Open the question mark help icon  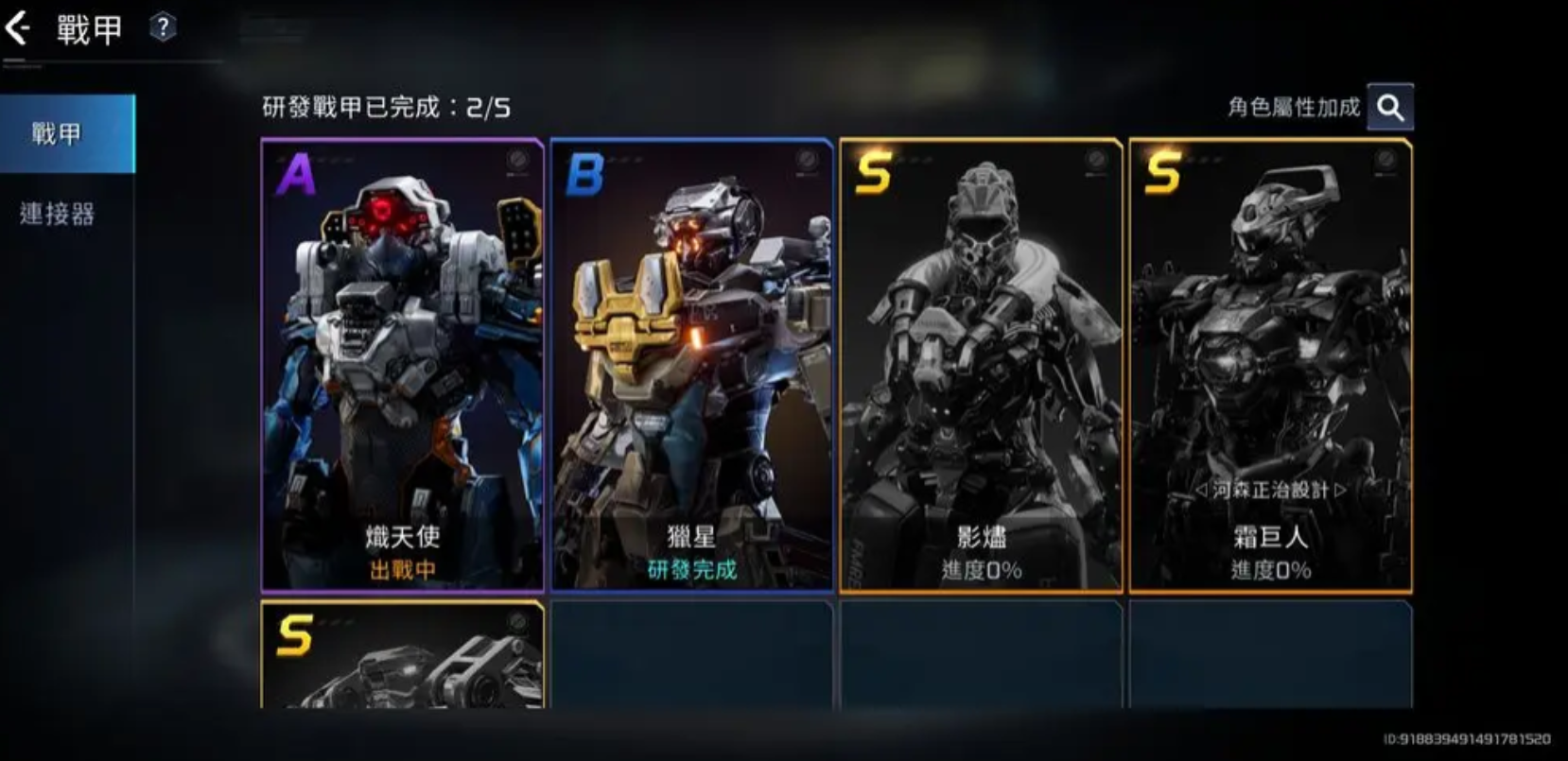pos(163,27)
